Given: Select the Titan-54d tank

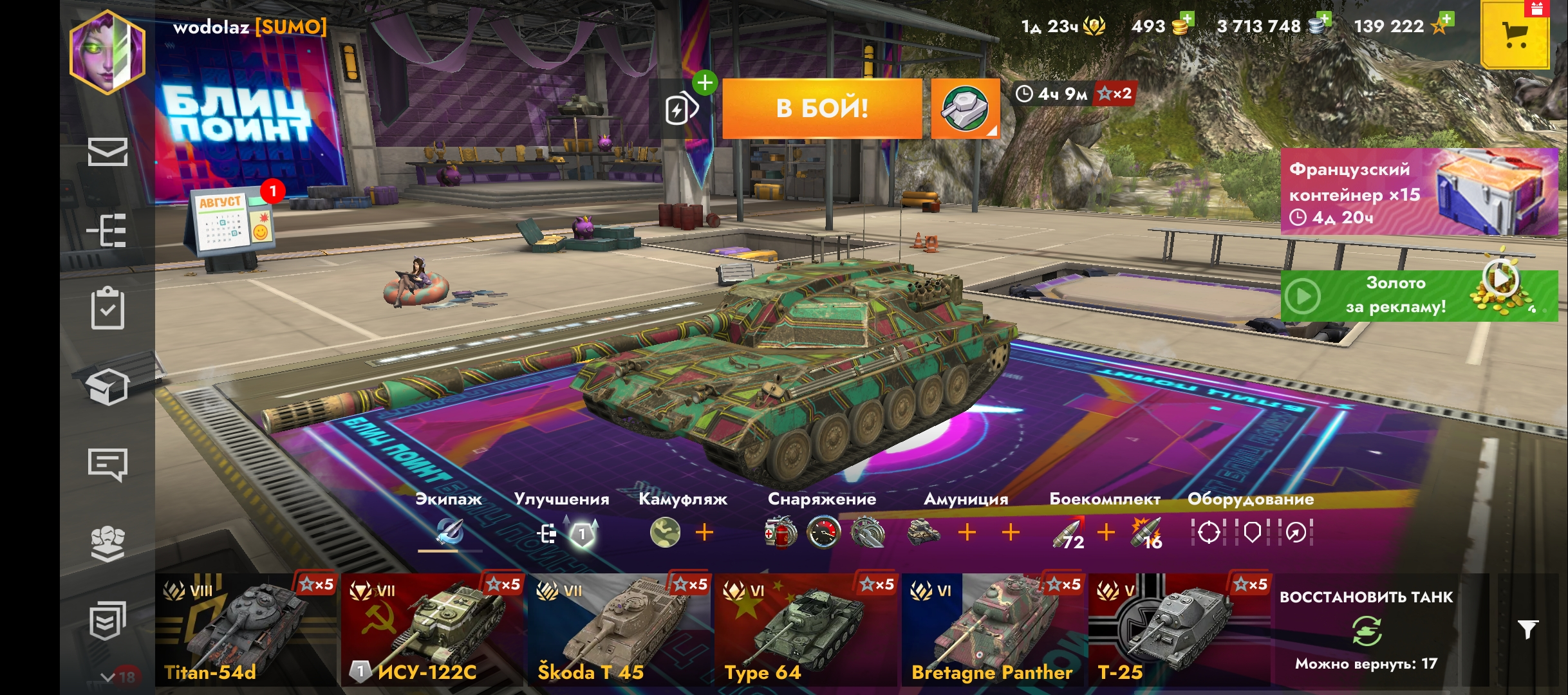Looking at the screenshot, I should [246, 629].
